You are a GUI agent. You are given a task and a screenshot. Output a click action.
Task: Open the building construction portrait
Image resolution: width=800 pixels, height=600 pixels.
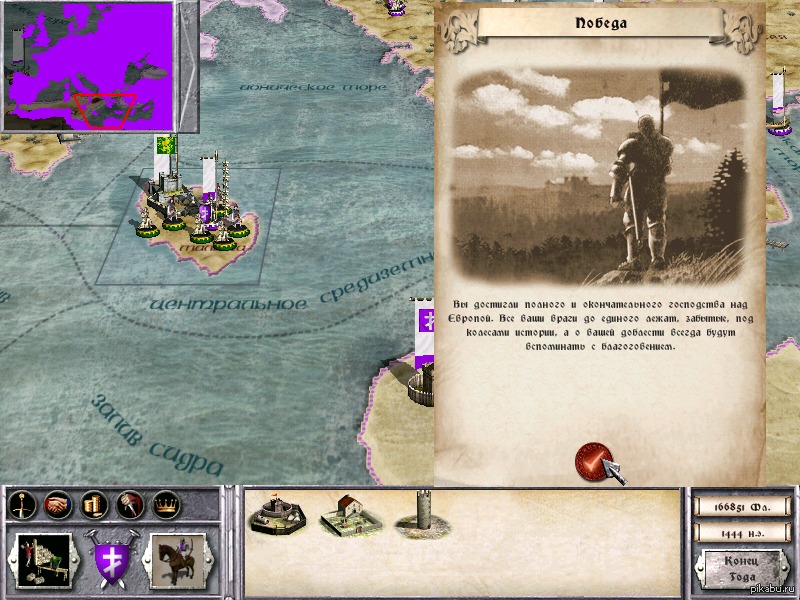[x=44, y=560]
